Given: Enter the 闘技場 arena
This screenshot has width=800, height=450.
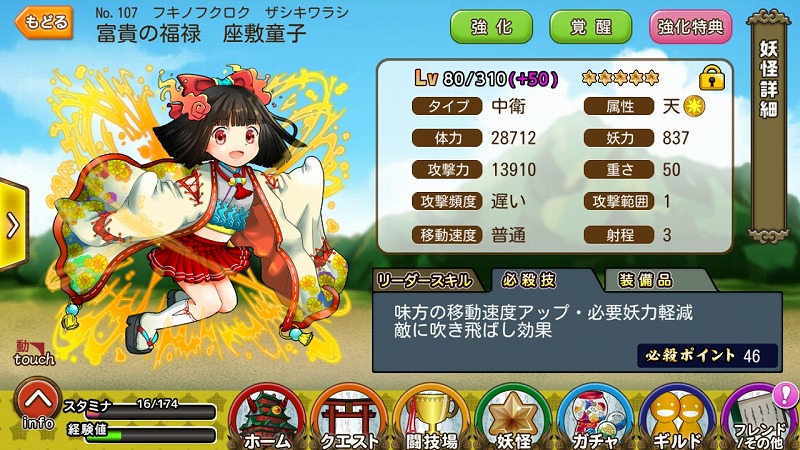Looking at the screenshot, I should [x=429, y=418].
